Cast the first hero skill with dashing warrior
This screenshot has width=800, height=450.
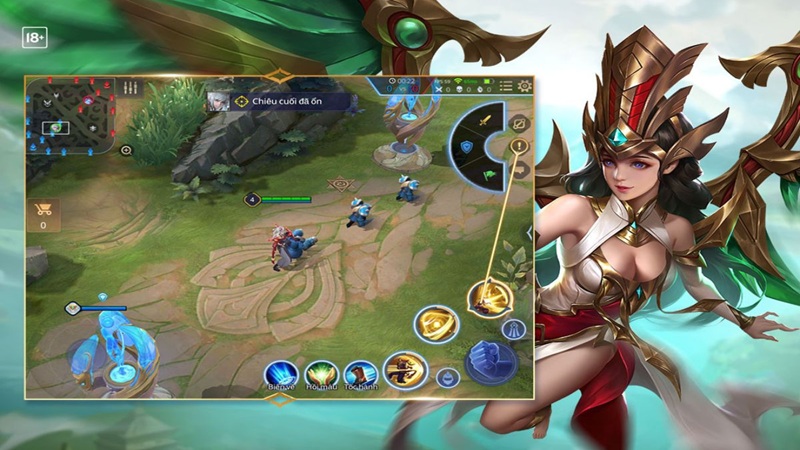click(405, 370)
